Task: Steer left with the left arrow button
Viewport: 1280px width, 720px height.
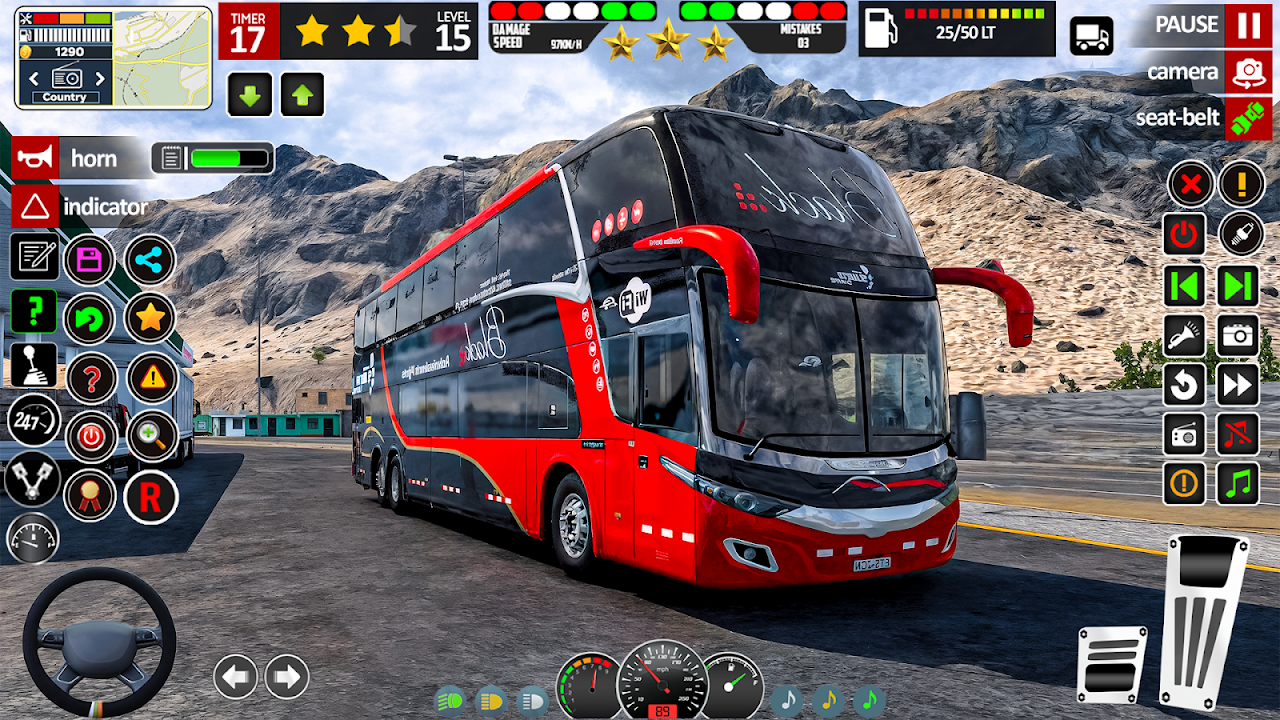Action: click(236, 677)
